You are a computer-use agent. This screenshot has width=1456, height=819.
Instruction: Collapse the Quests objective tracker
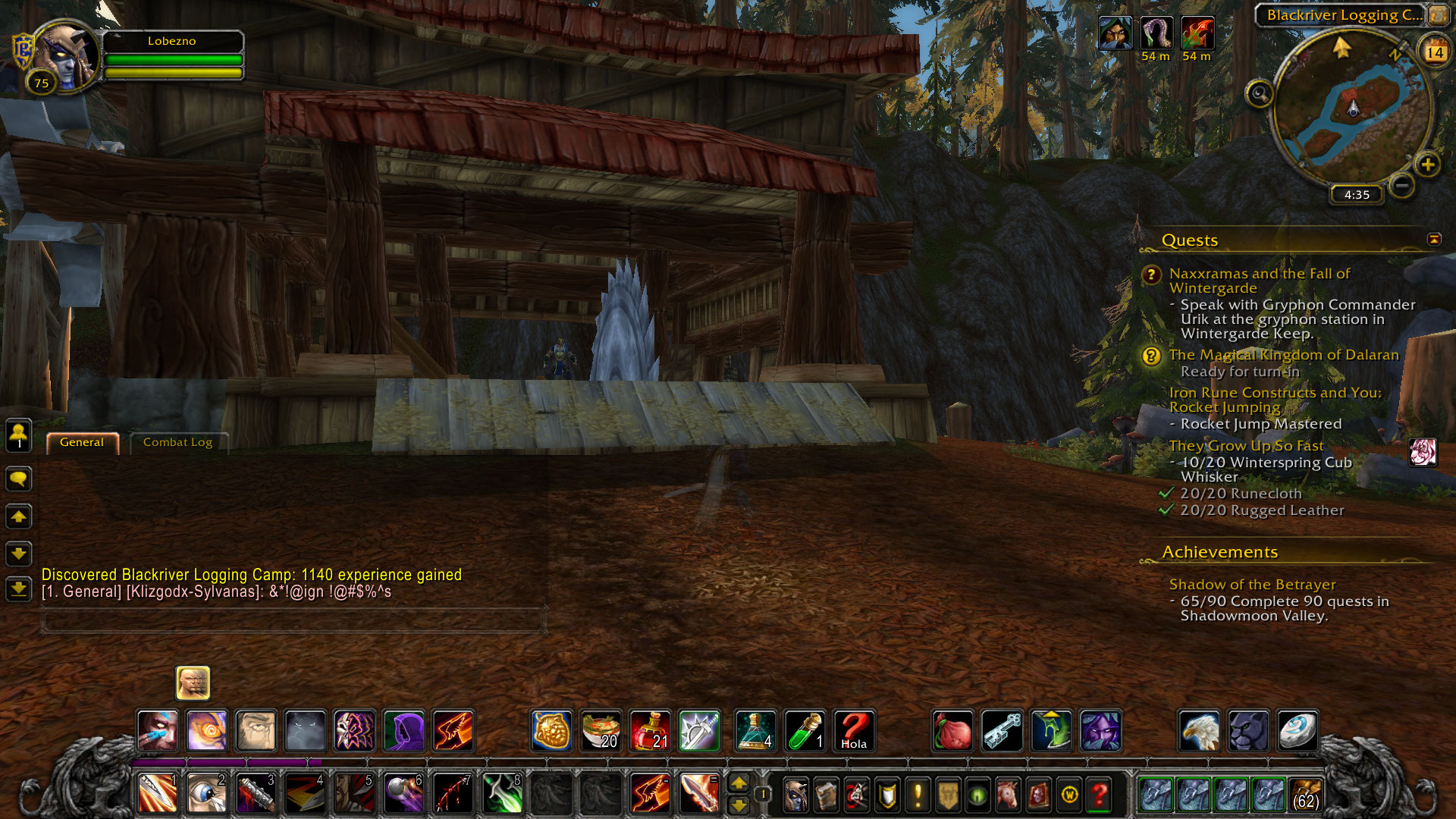(x=1434, y=240)
